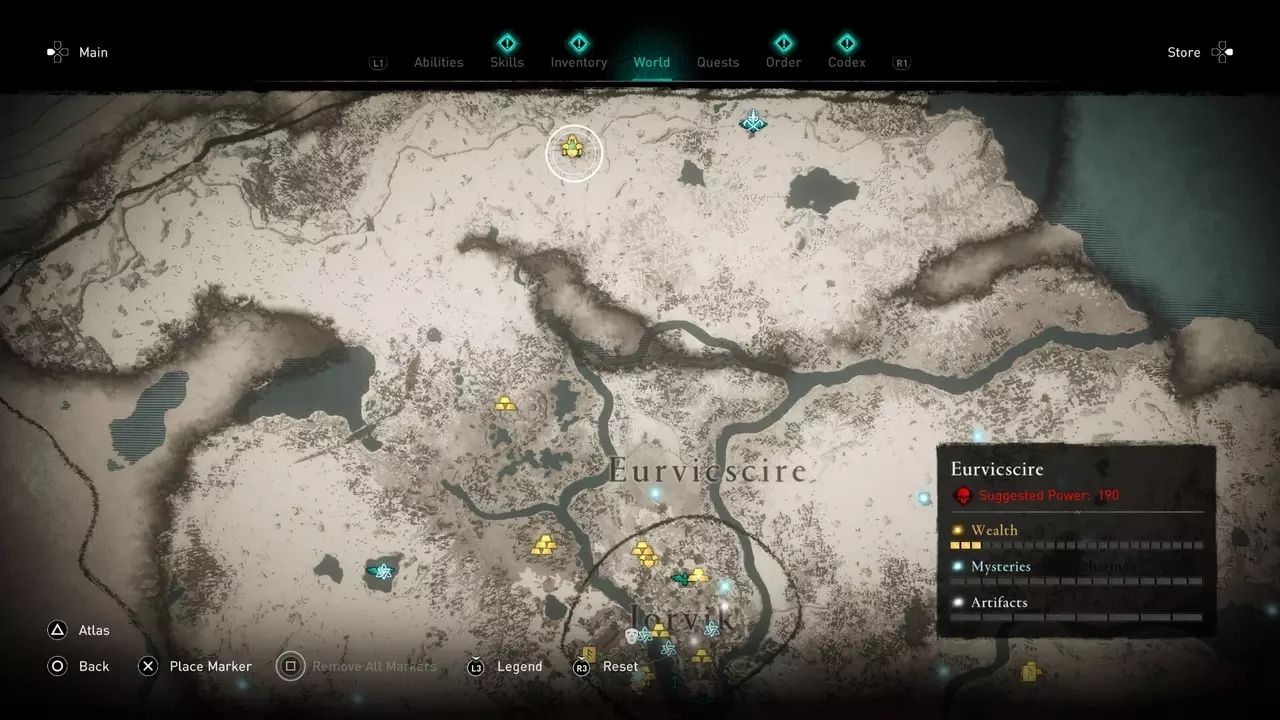This screenshot has height=720, width=1280.
Task: Switch to the Codex tab
Action: [x=846, y=62]
